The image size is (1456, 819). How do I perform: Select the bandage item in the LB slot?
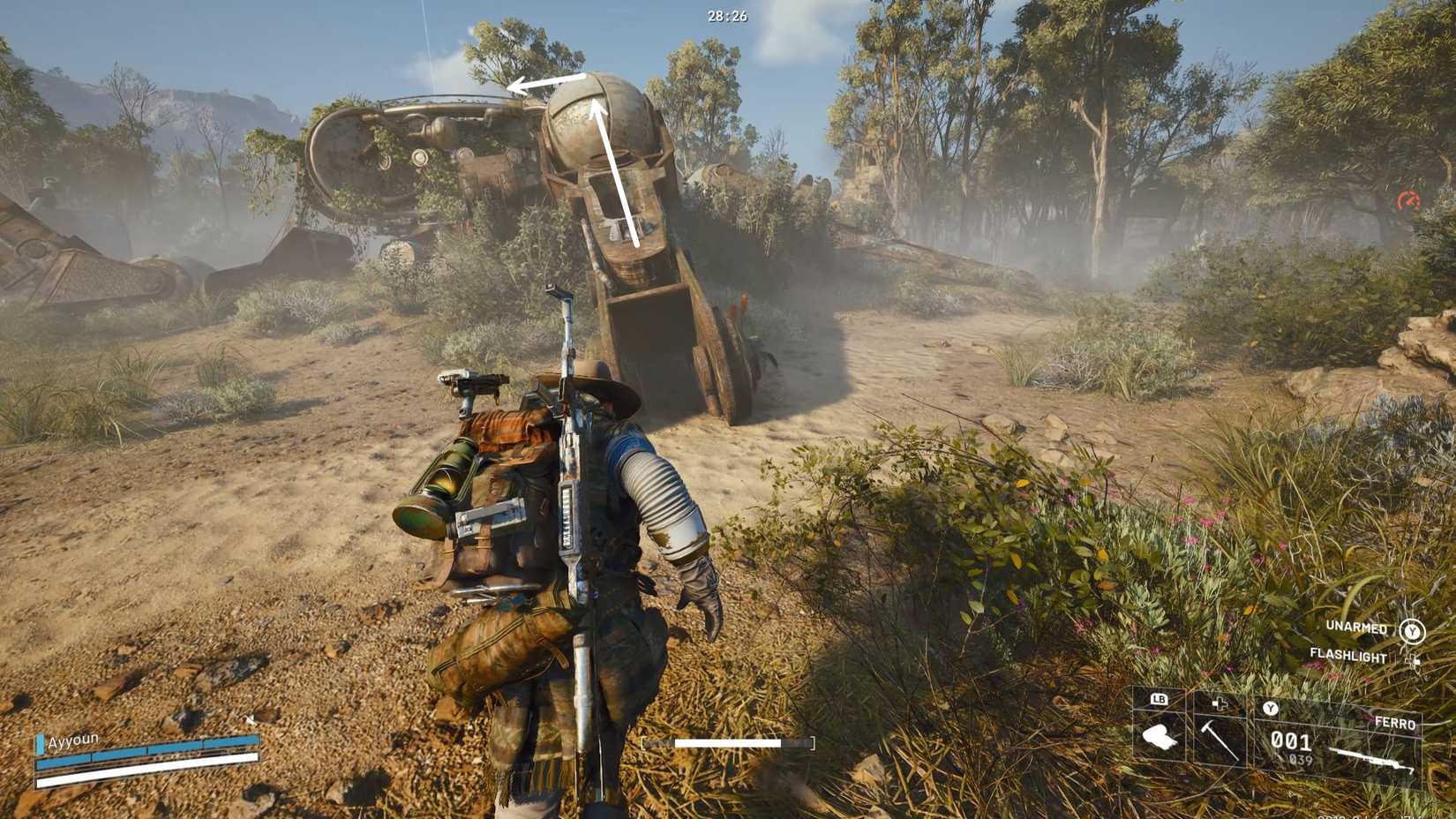(x=1158, y=740)
